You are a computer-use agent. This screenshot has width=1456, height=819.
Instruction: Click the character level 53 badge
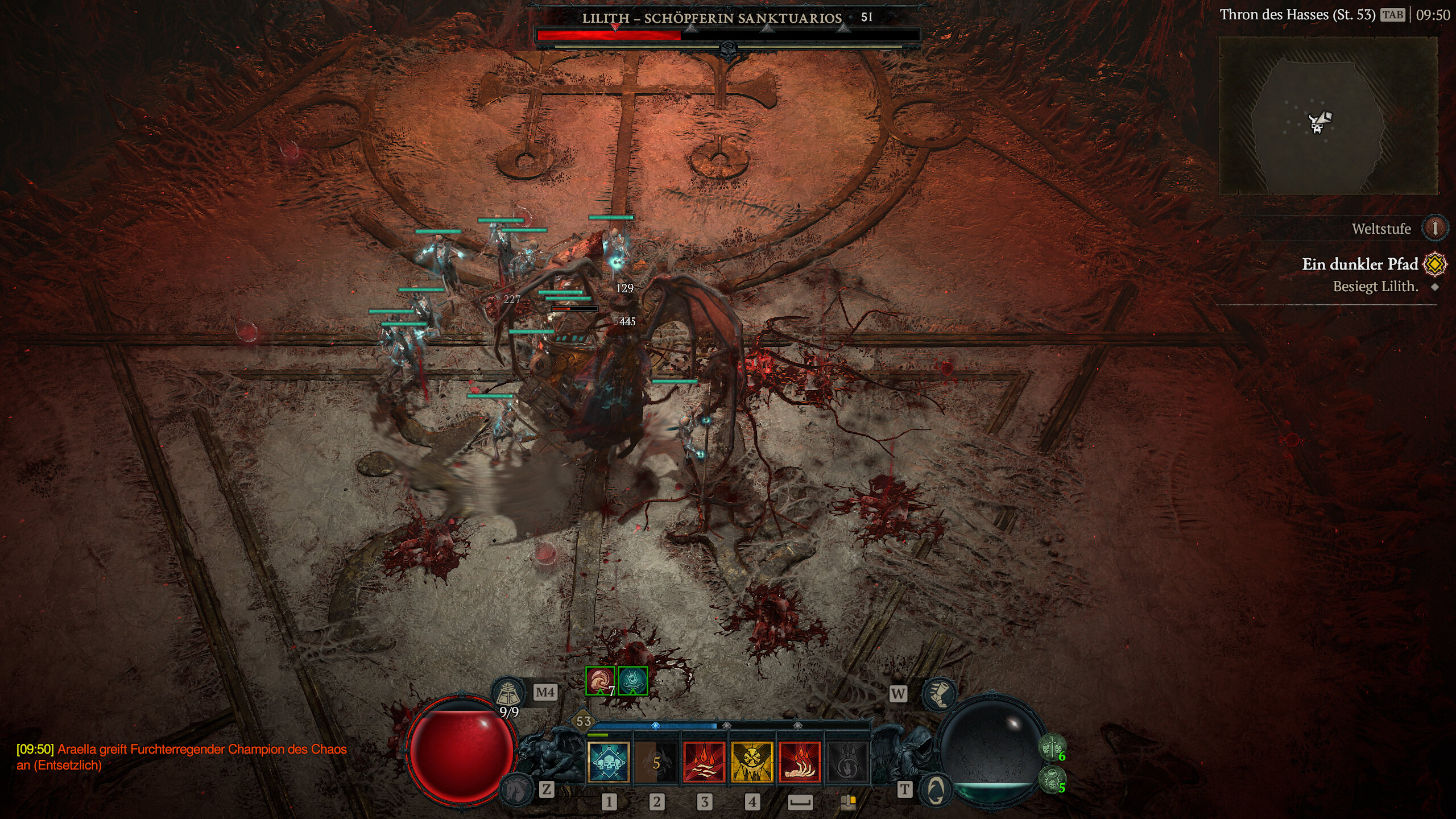coord(584,722)
